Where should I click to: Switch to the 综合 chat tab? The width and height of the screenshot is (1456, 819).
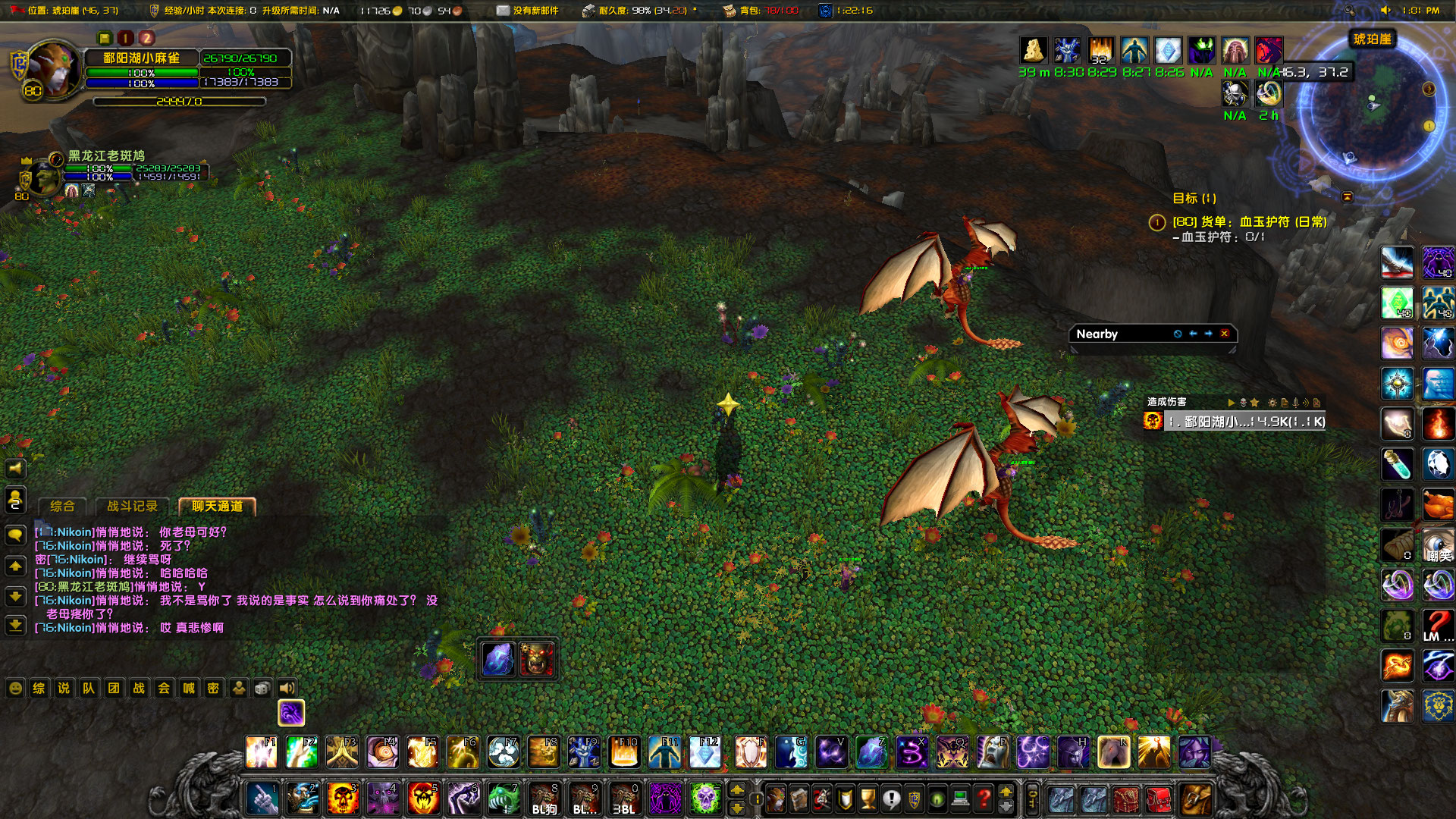(x=64, y=507)
